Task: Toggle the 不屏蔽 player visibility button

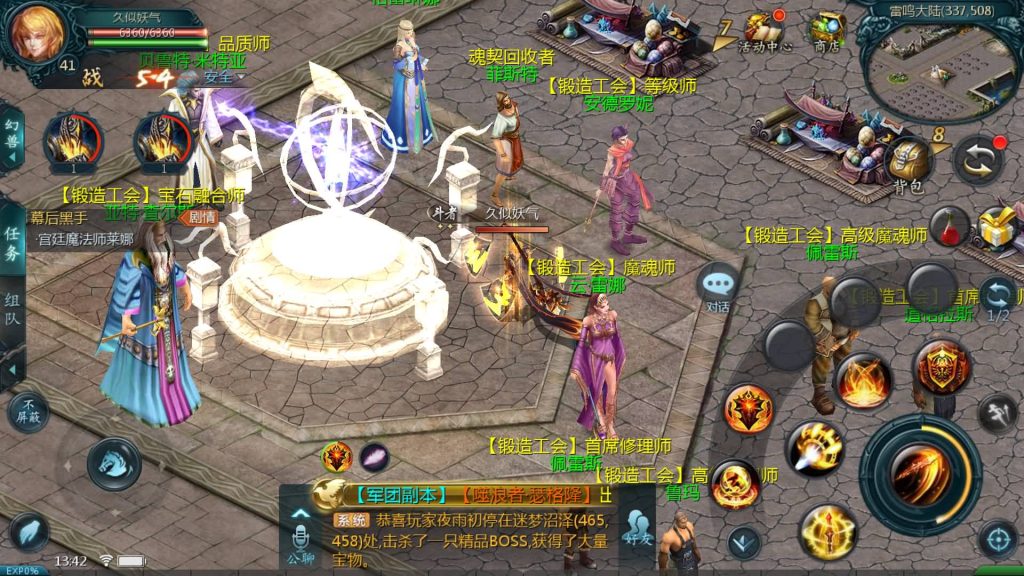Action: 27,410
